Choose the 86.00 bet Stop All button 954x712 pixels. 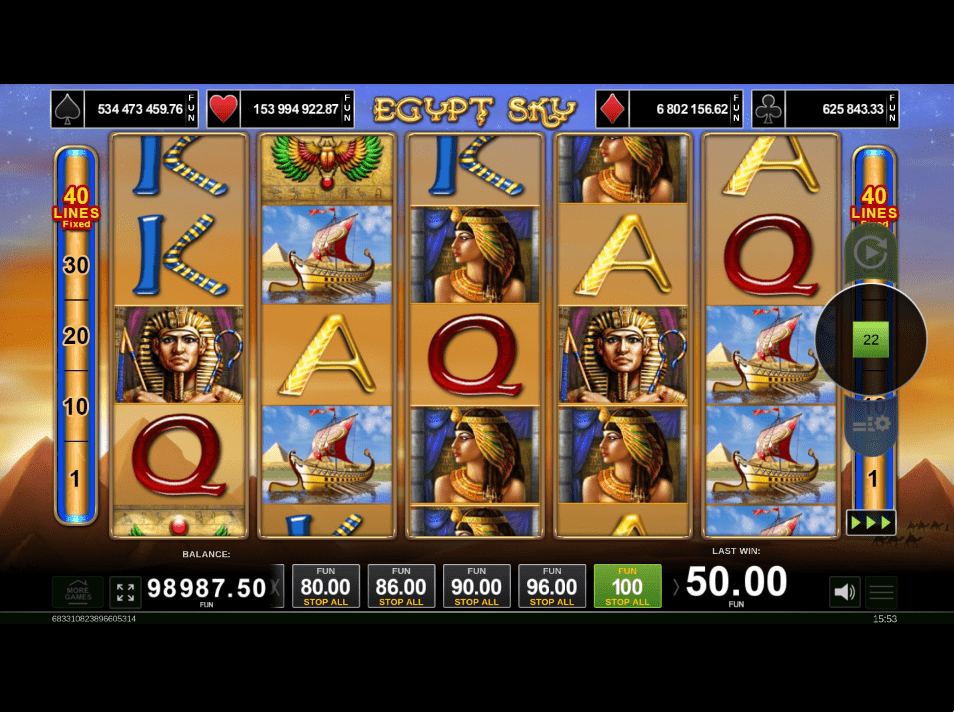tap(401, 587)
